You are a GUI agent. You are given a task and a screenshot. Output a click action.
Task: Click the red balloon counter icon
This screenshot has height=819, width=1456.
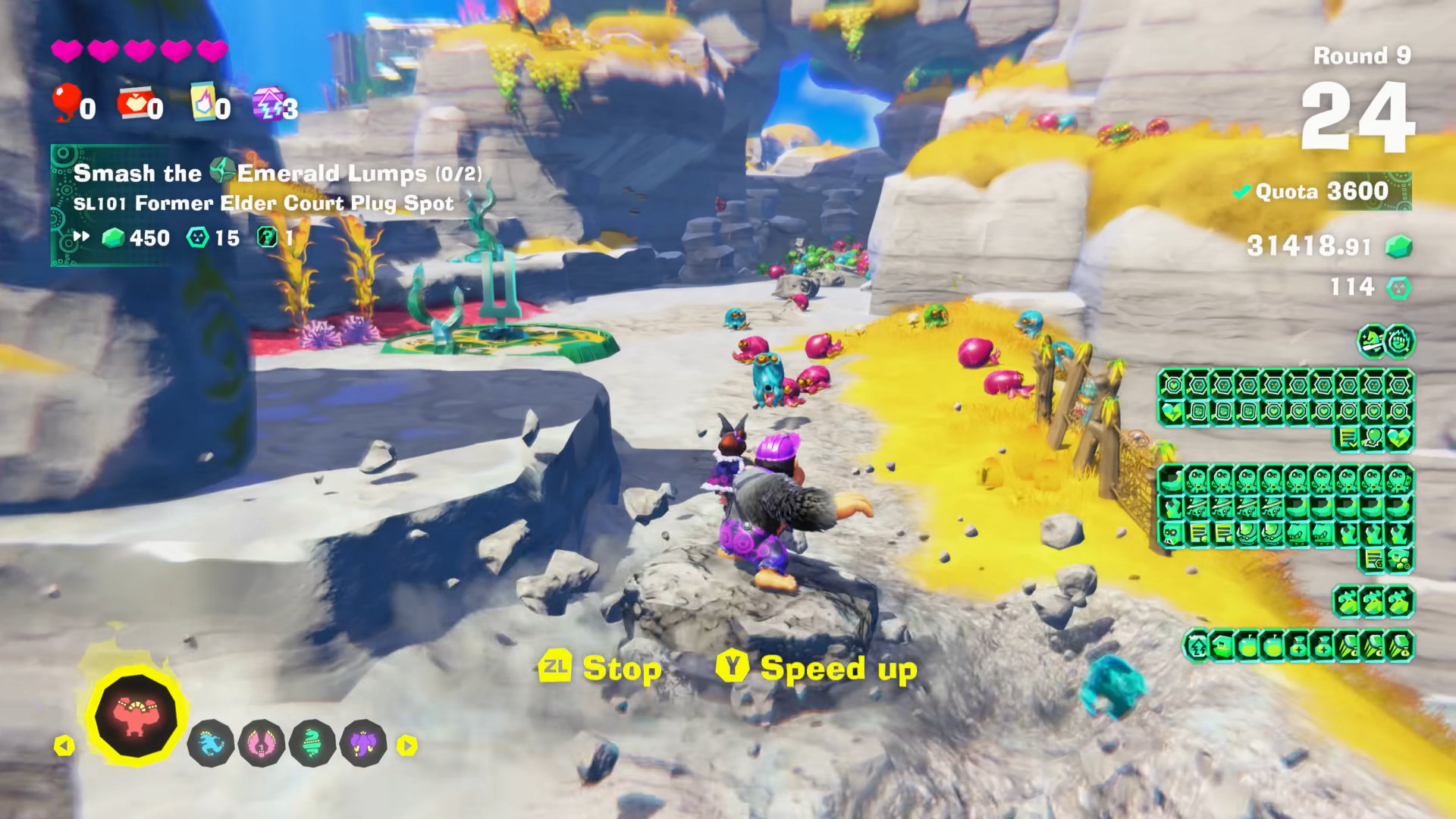(67, 102)
